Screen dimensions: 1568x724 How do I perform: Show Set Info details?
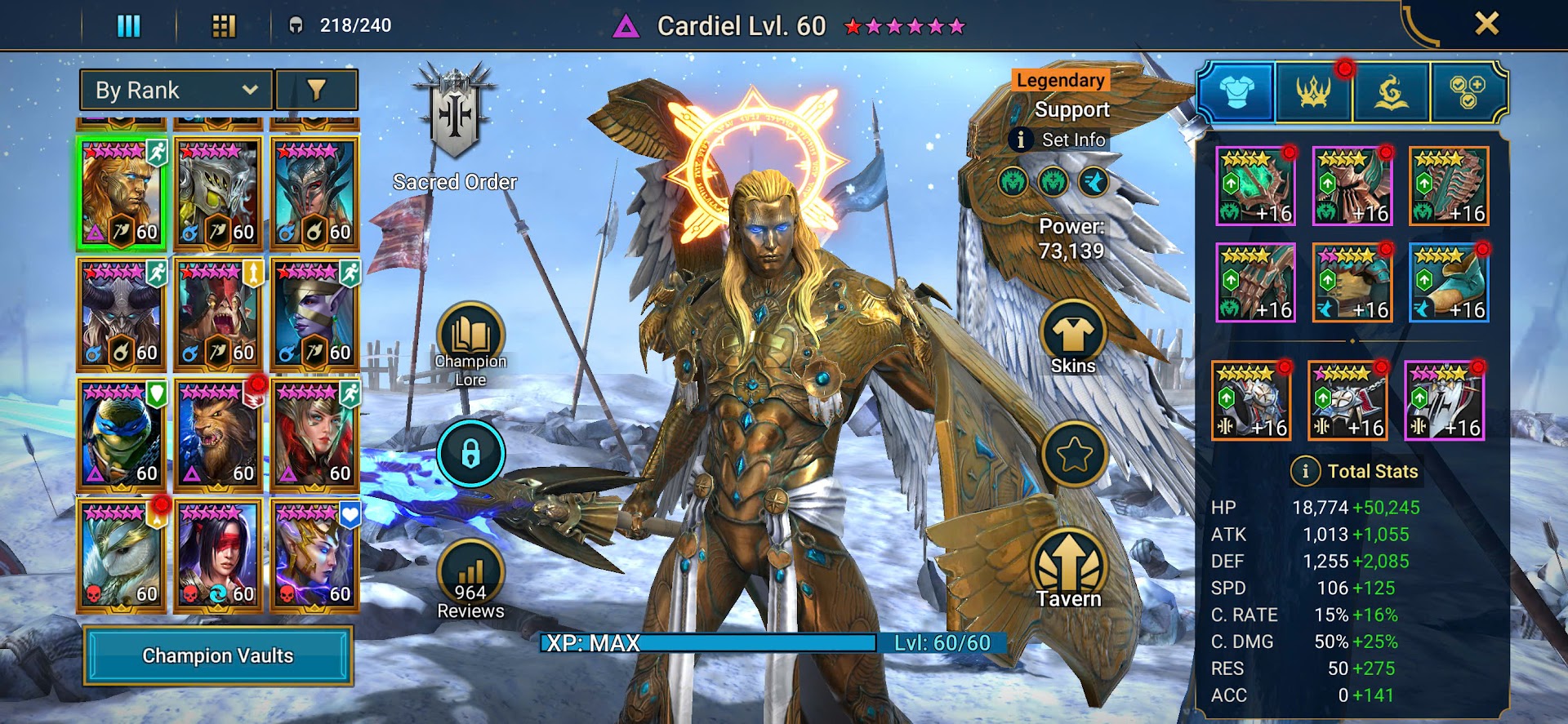[x=1060, y=140]
